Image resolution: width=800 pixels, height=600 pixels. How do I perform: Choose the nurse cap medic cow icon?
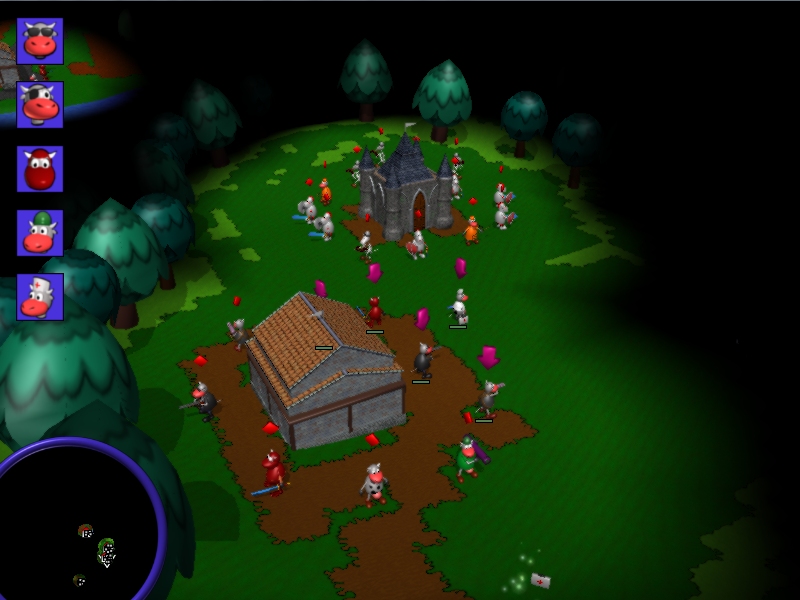(x=40, y=297)
